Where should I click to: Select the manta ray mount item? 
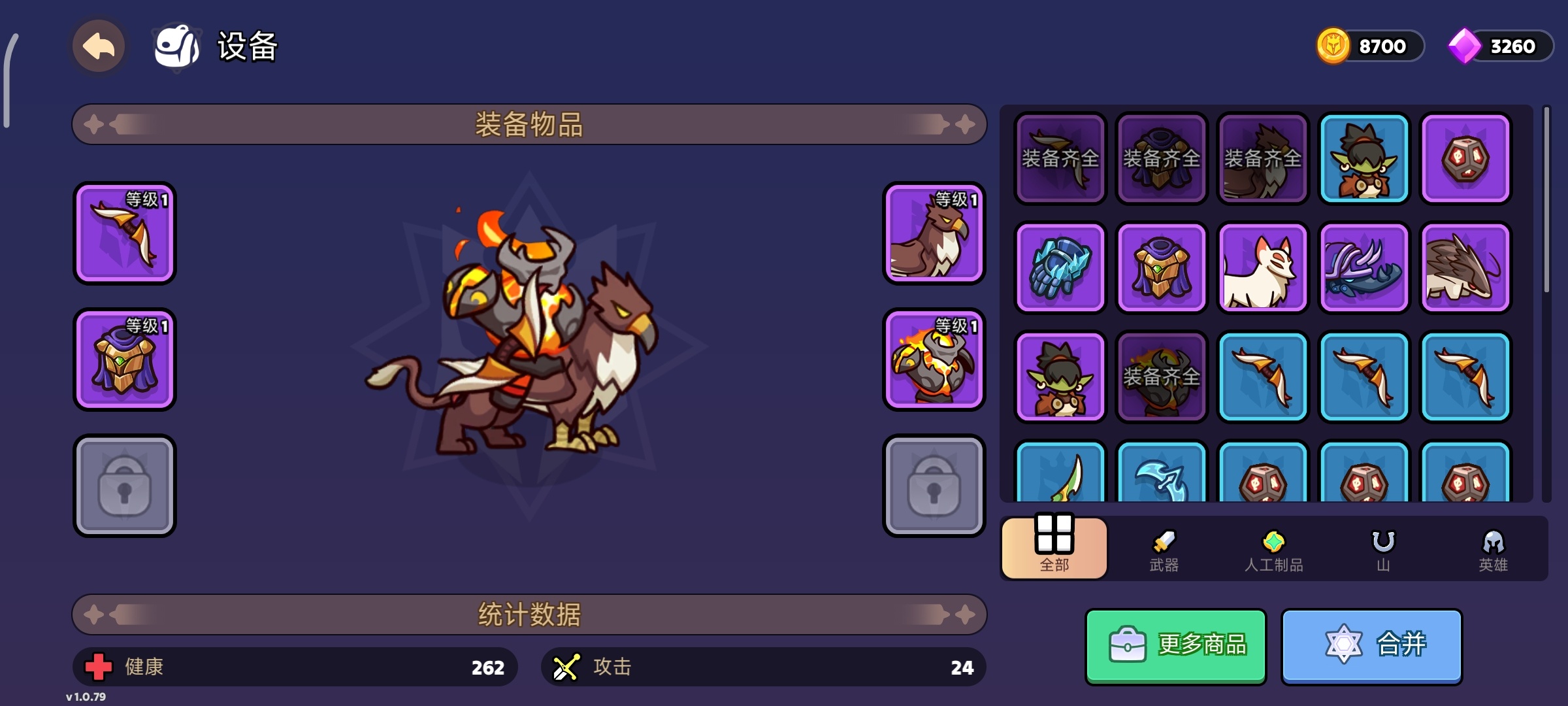tap(1364, 267)
